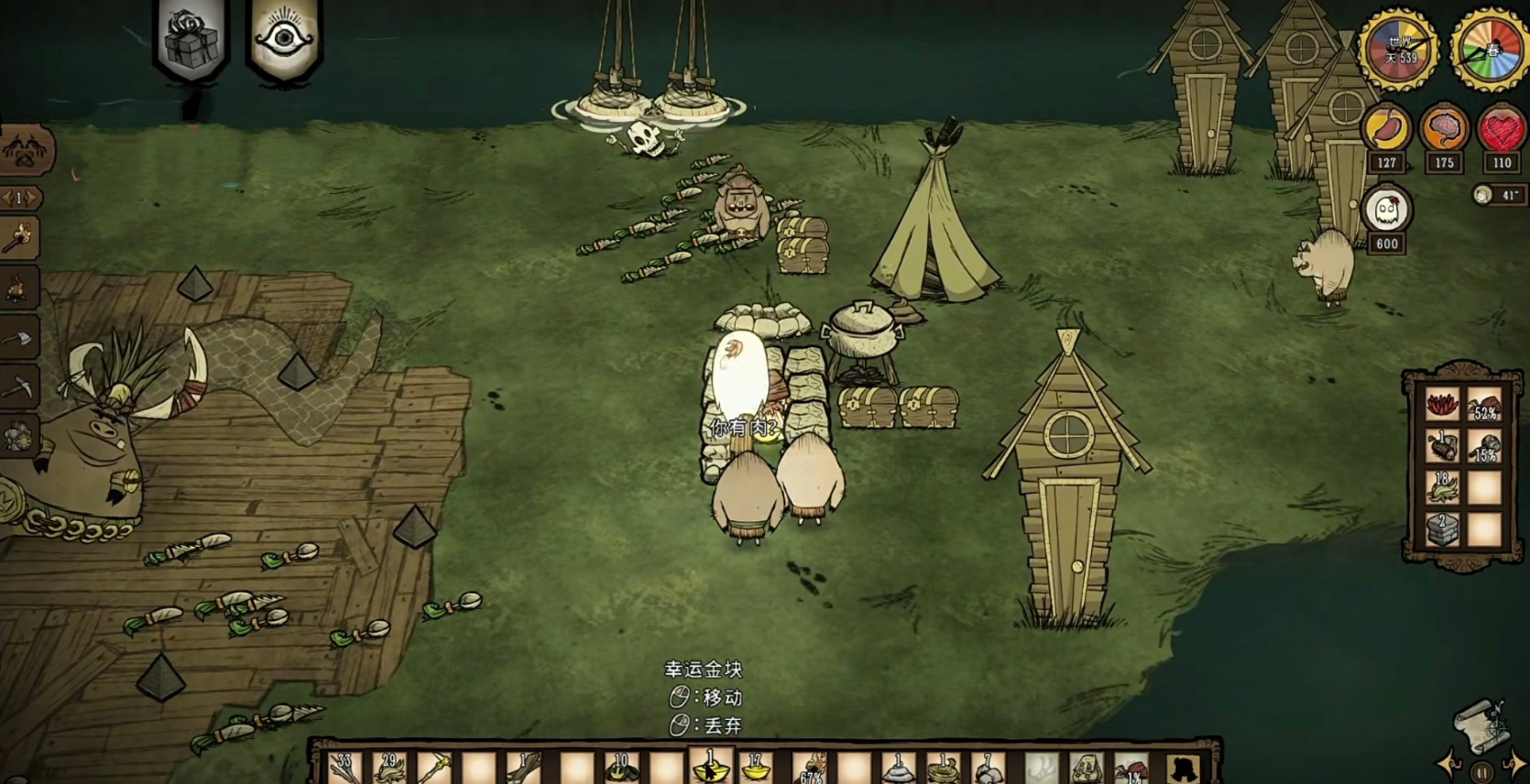Select the red petals in backpack
This screenshot has width=1530, height=784.
[x=1441, y=404]
